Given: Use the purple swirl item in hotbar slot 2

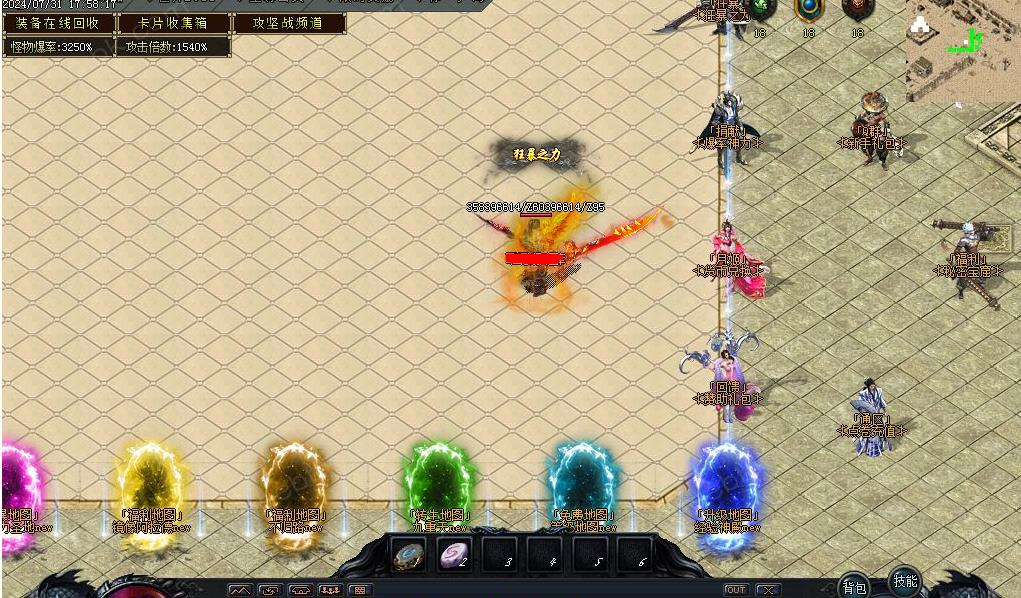Looking at the screenshot, I should point(454,555).
